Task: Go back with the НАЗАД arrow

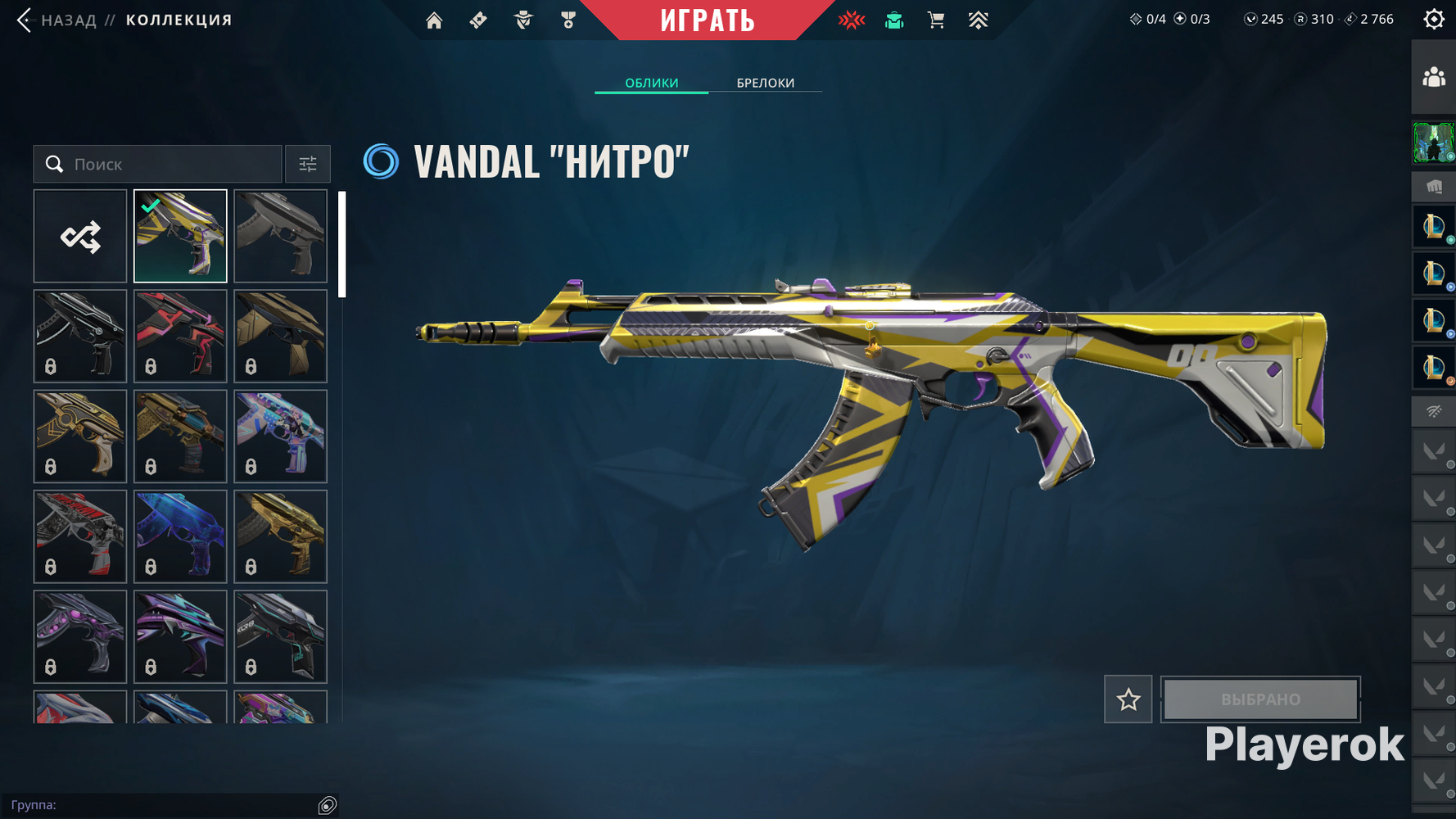Action: click(x=25, y=20)
